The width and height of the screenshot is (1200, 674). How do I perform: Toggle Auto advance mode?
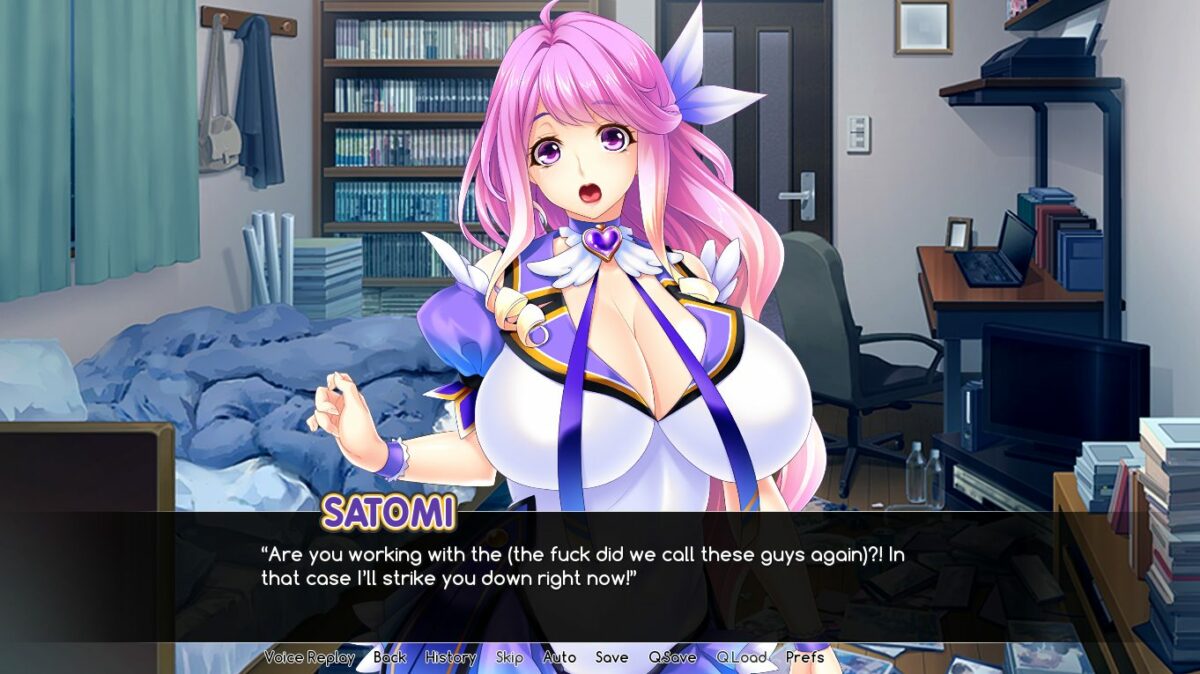click(x=559, y=657)
